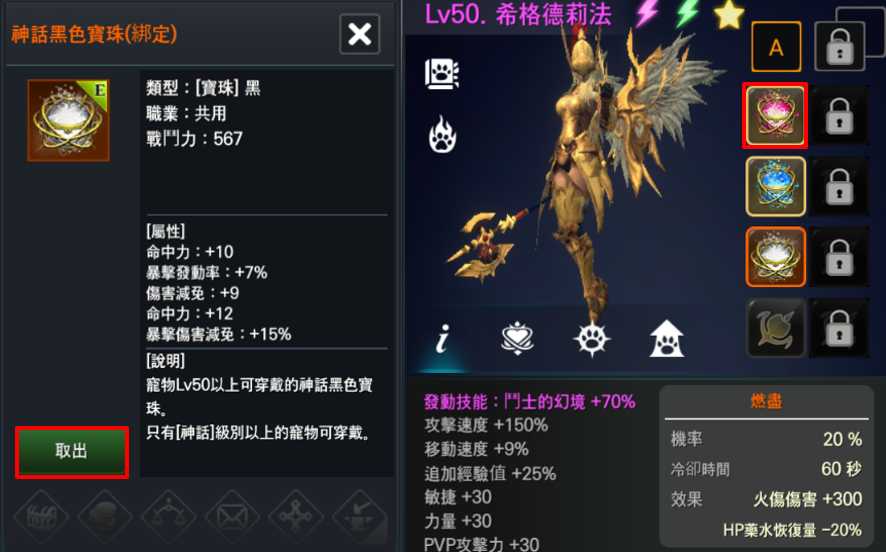Open the pet book icon with paw
The width and height of the screenshot is (886, 552).
(442, 73)
